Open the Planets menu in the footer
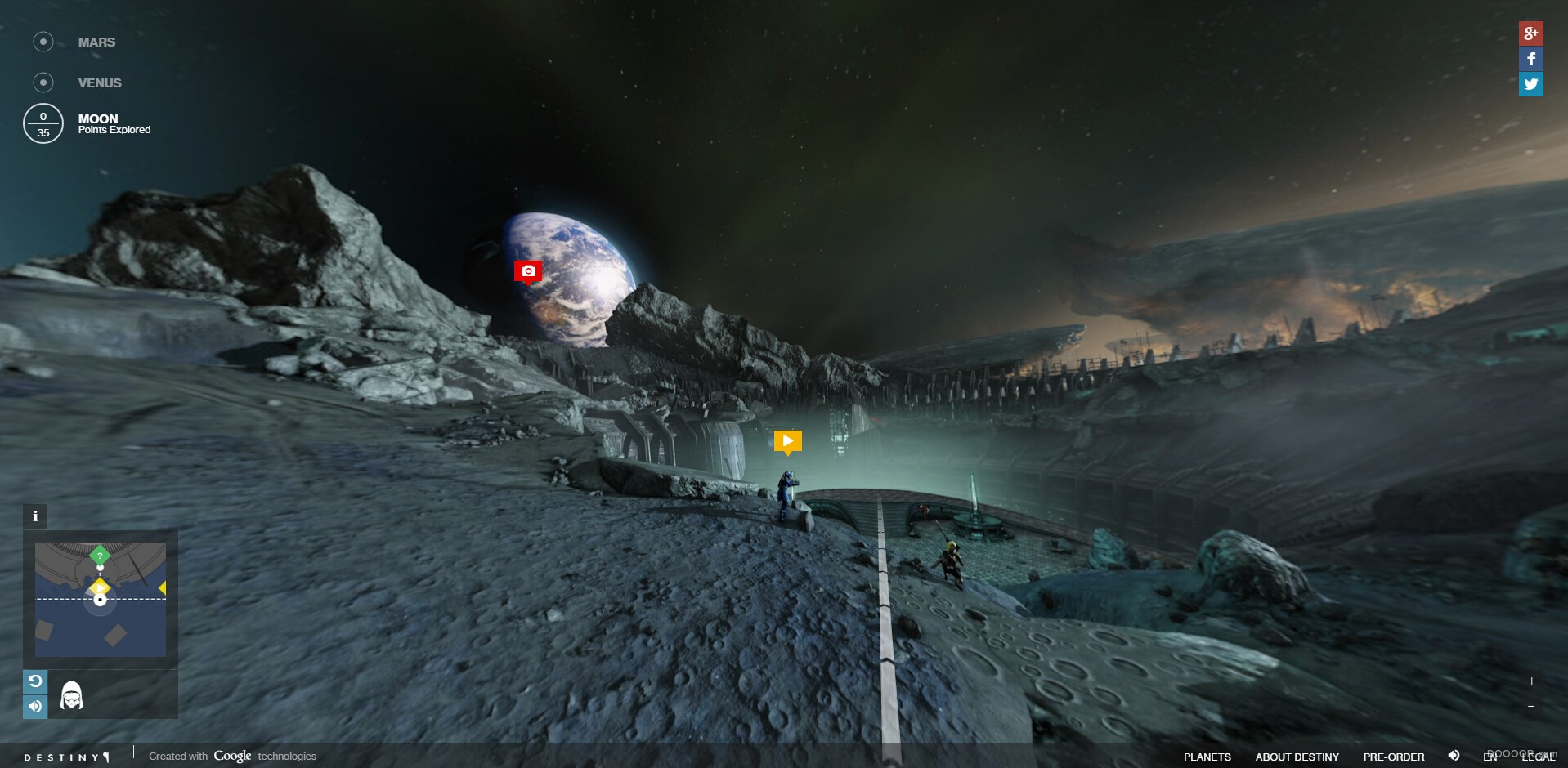The width and height of the screenshot is (1568, 768). pos(1207,757)
